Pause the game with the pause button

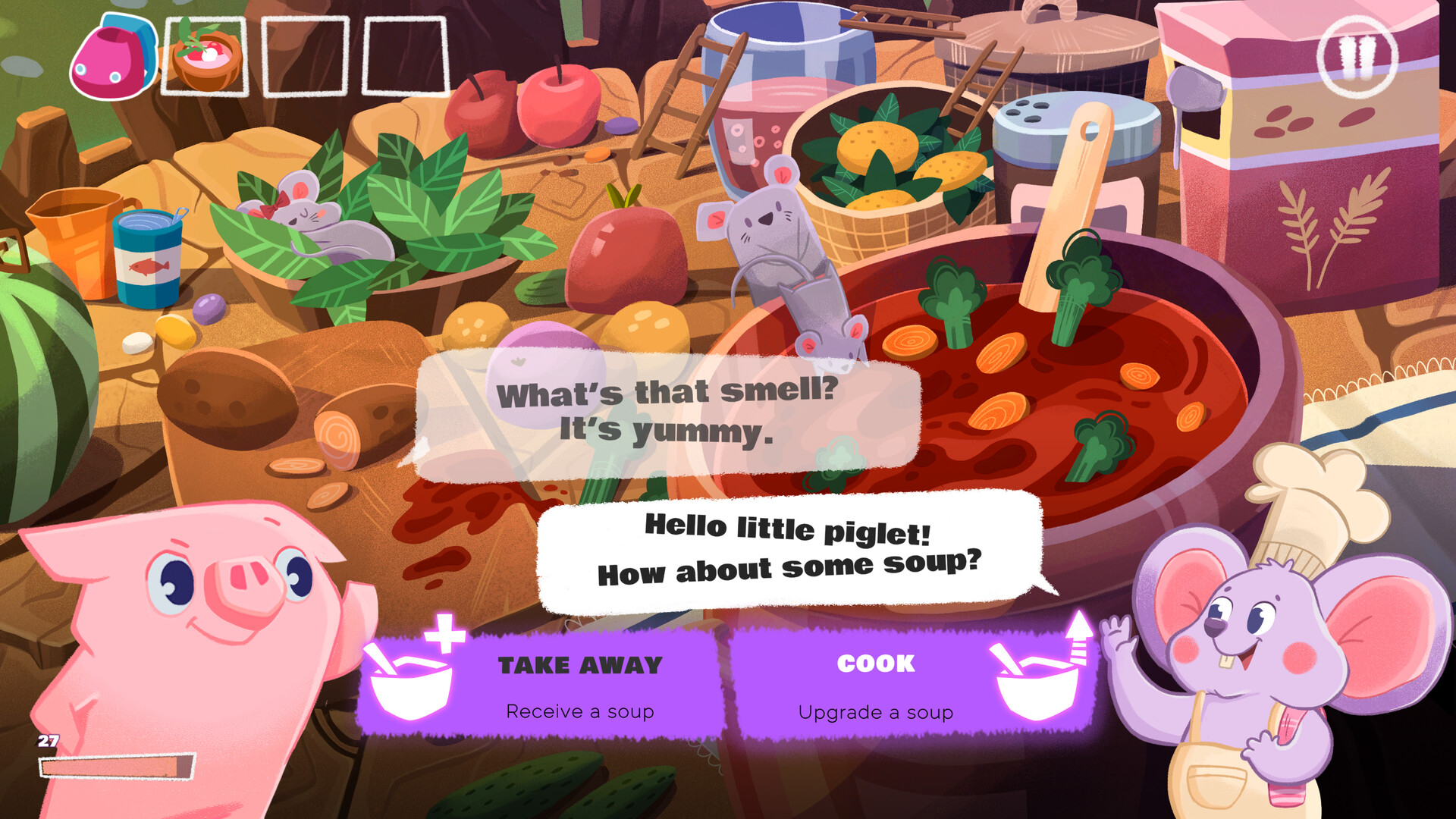click(1357, 57)
